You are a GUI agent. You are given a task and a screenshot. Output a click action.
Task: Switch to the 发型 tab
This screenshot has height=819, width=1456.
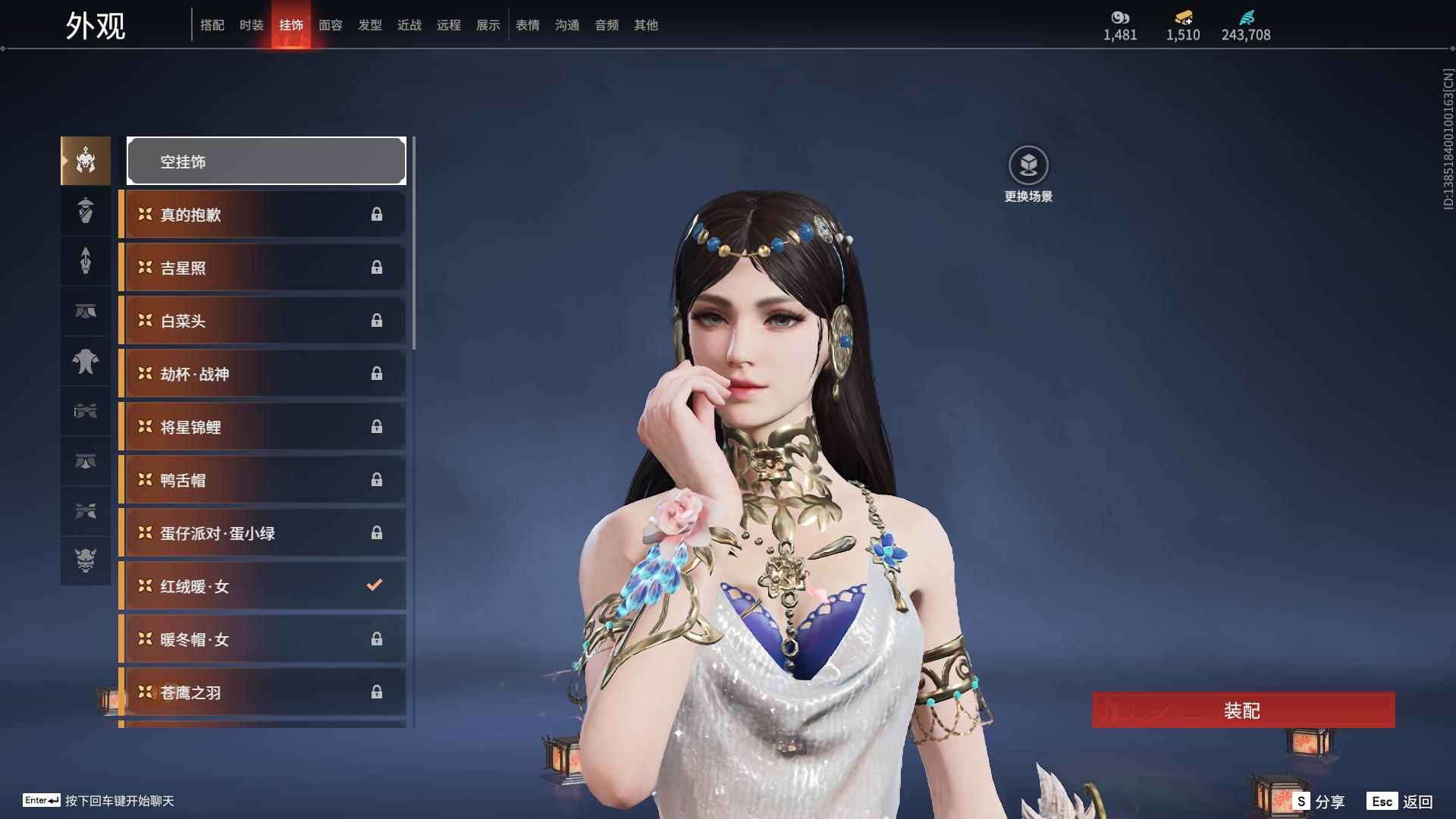point(369,25)
